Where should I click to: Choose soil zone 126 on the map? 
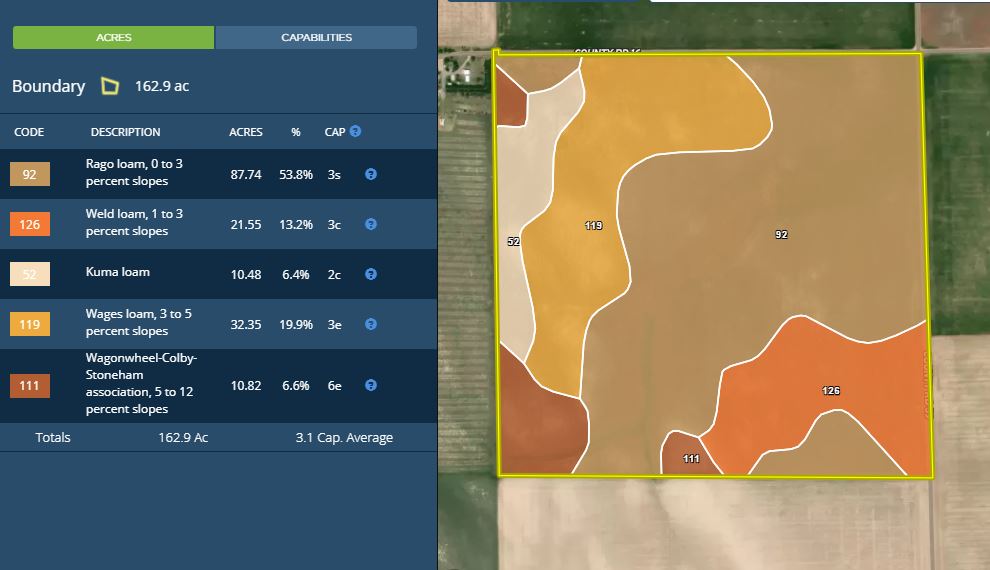click(831, 390)
